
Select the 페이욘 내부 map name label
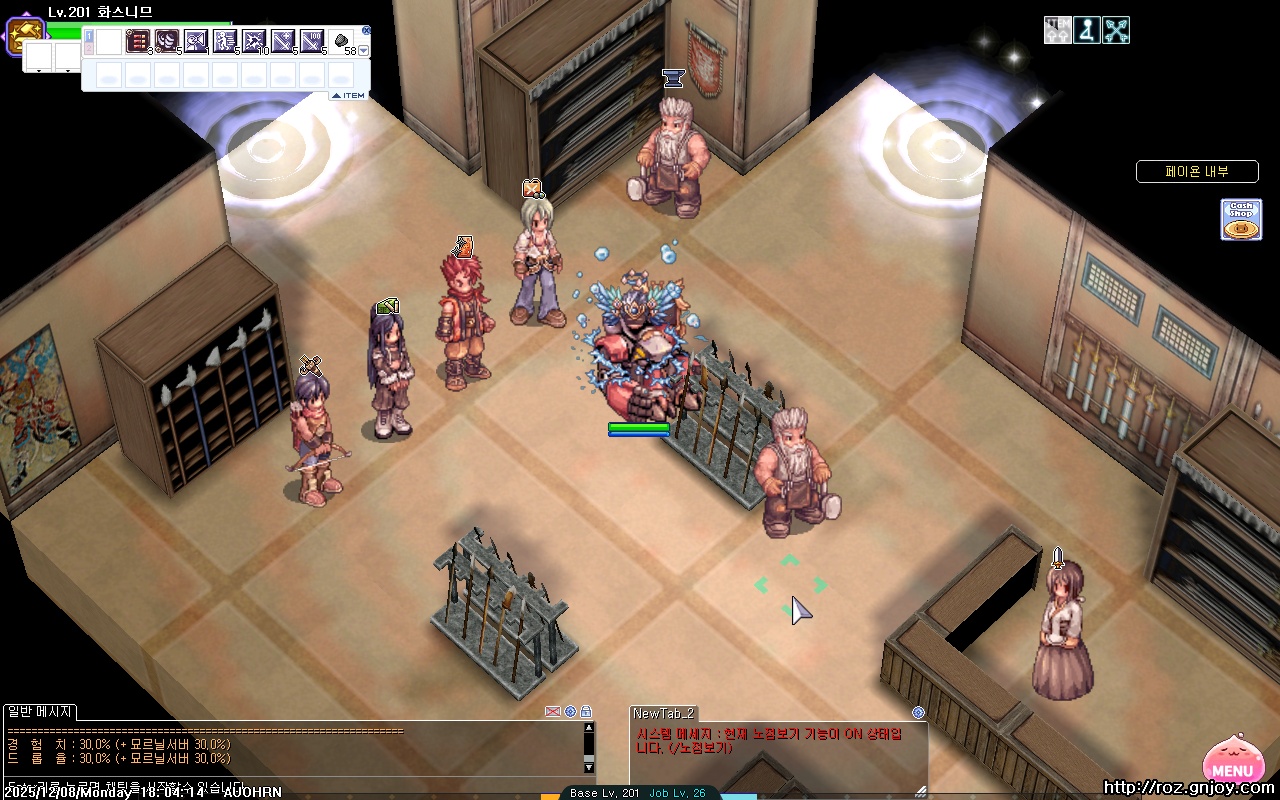pyautogui.click(x=1196, y=172)
